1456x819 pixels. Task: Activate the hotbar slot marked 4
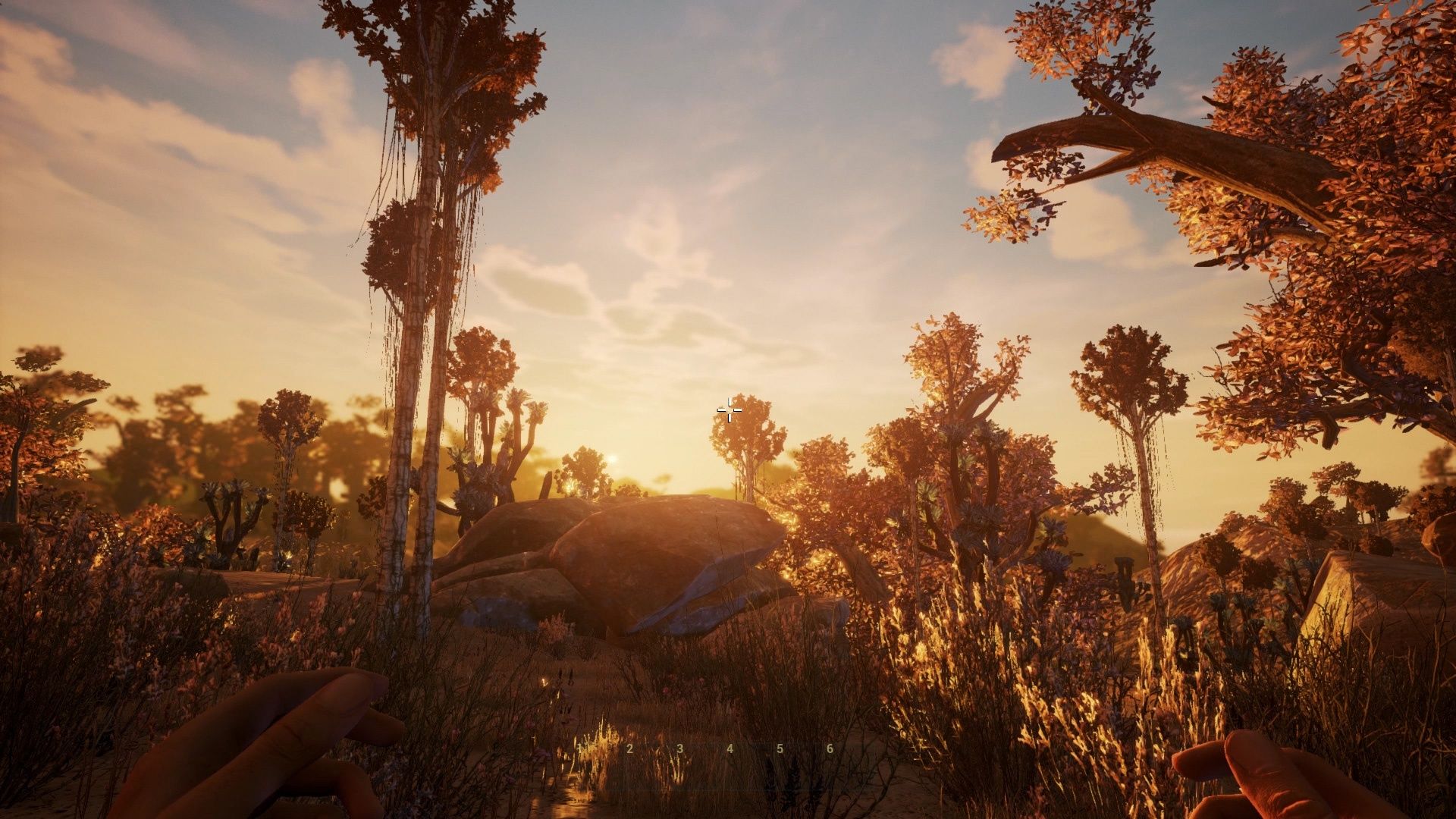click(x=730, y=748)
